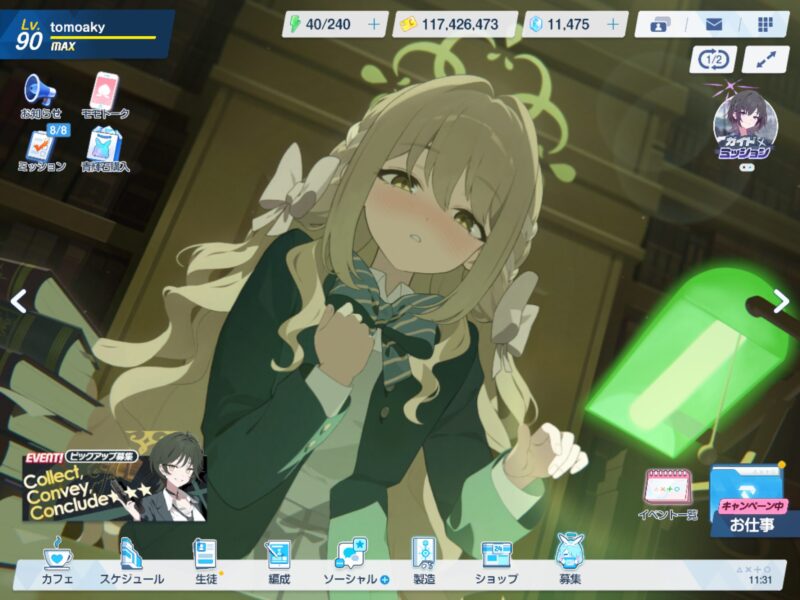Image resolution: width=800 pixels, height=600 pixels.
Task: Open the mailbox envelope icon
Action: point(713,24)
